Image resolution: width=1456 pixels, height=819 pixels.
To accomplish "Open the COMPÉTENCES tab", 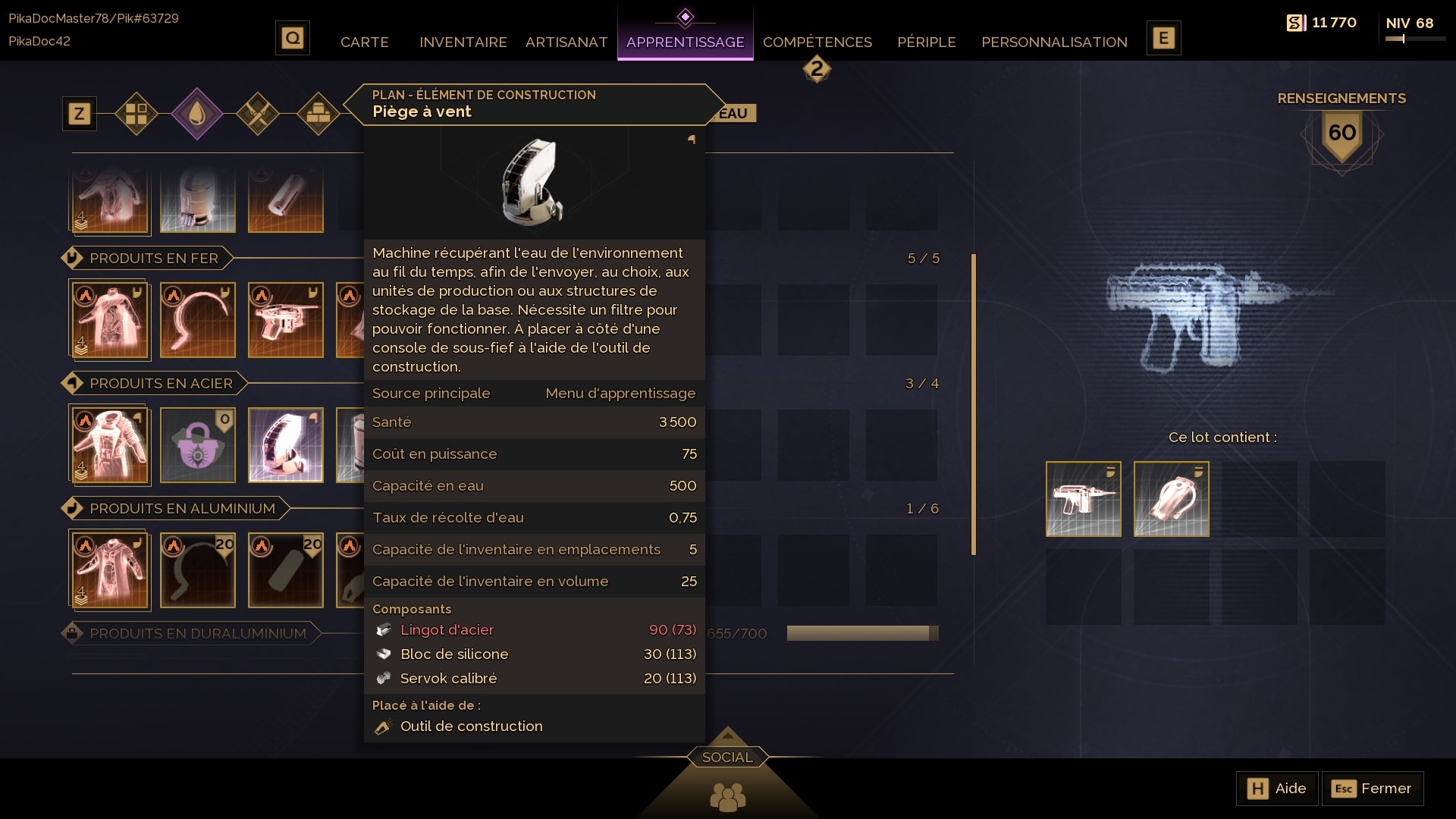I will (x=817, y=42).
